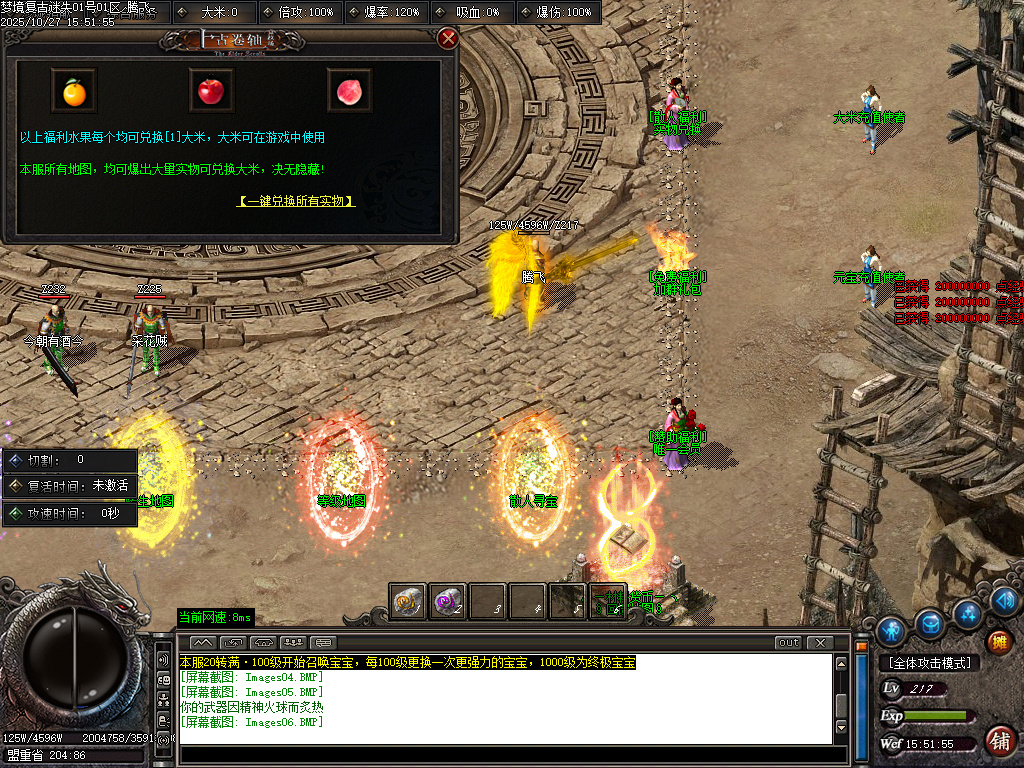This screenshot has width=1024, height=768.
Task: Select the orange fruit slot
Action: pos(74,92)
